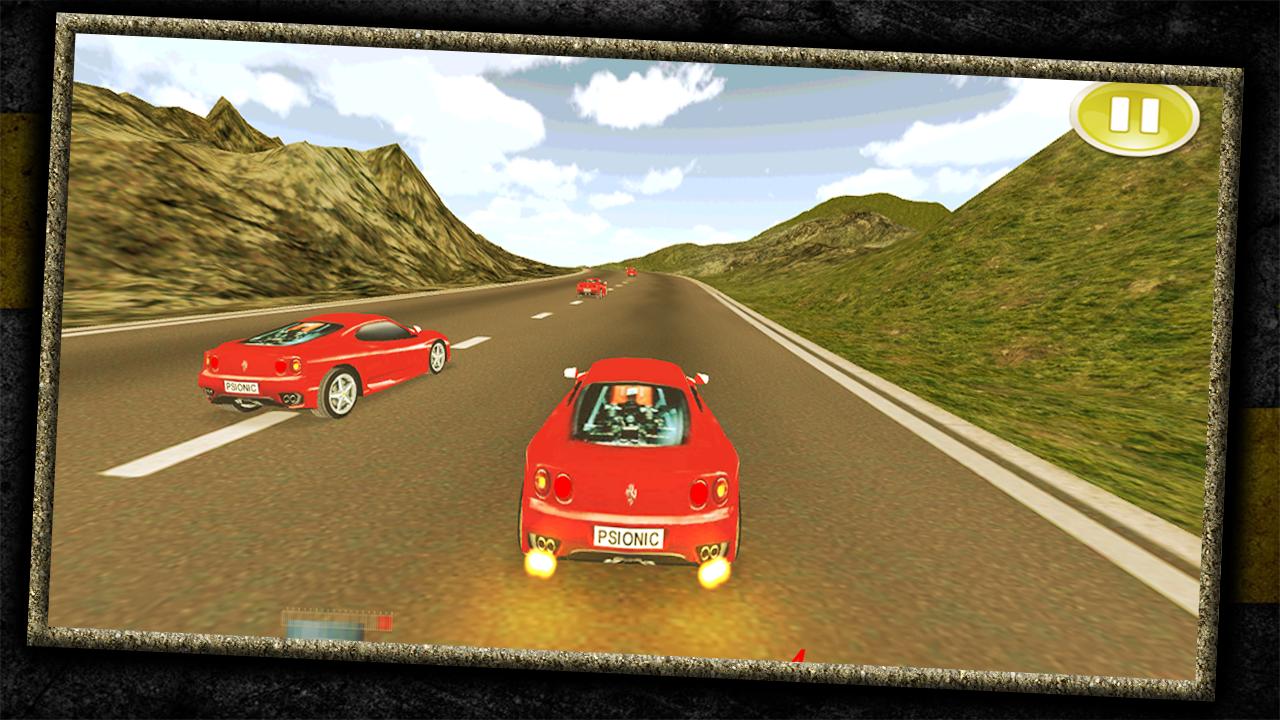Viewport: 1280px width, 720px height.
Task: Tap the left taillight of the player car
Action: click(x=551, y=487)
